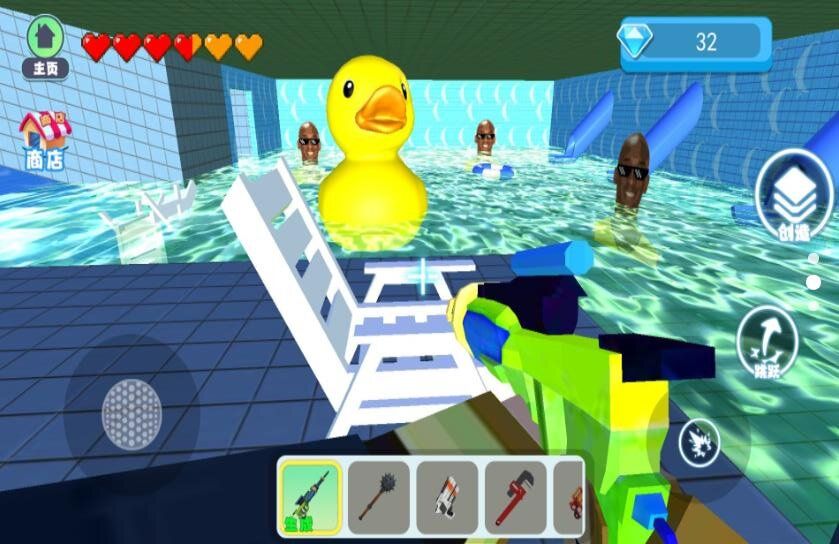Go to the home page (主页)

point(45,45)
